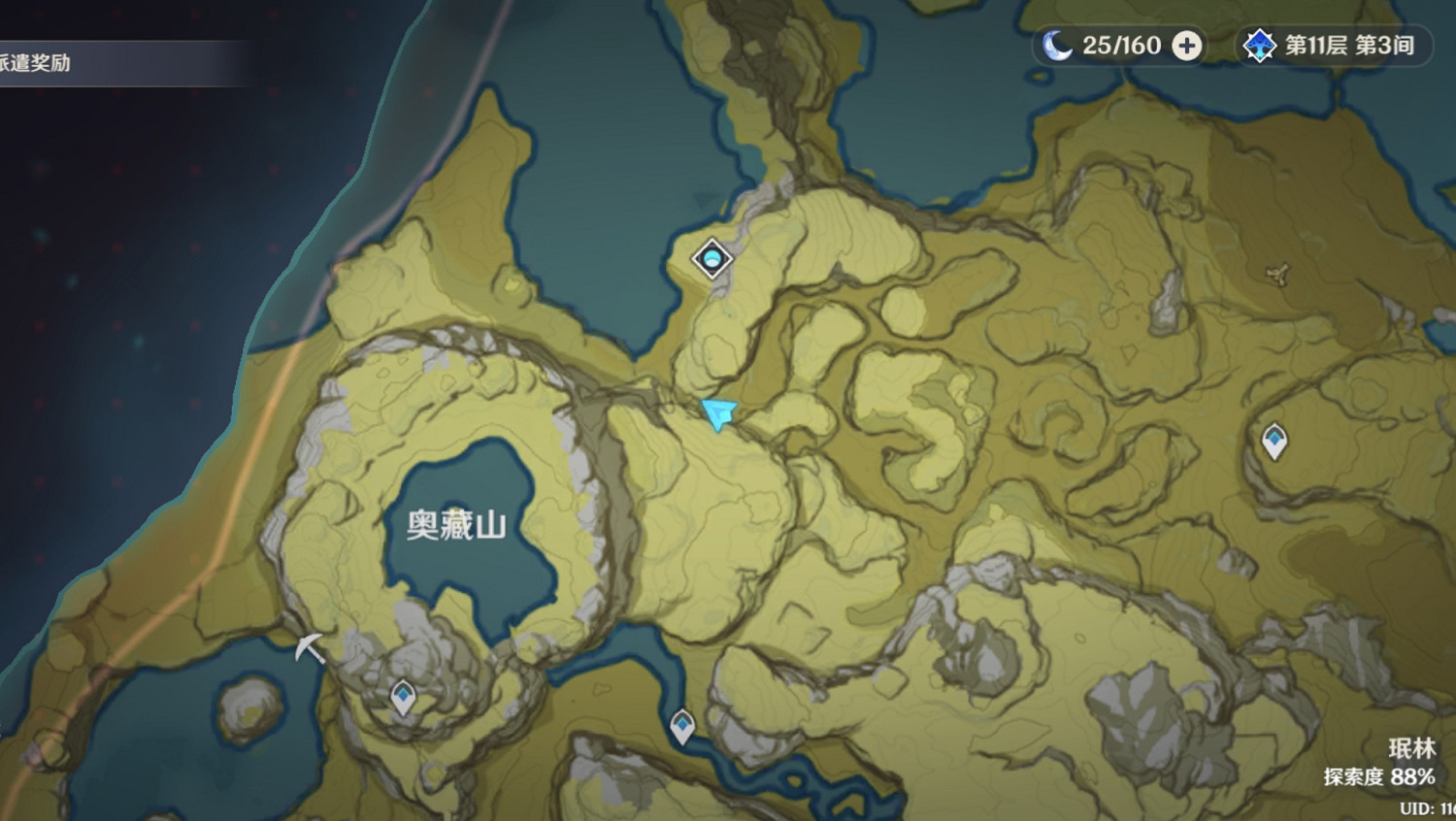
Task: Select the pickaxe pin marker near 奥藏山
Action: tap(309, 648)
